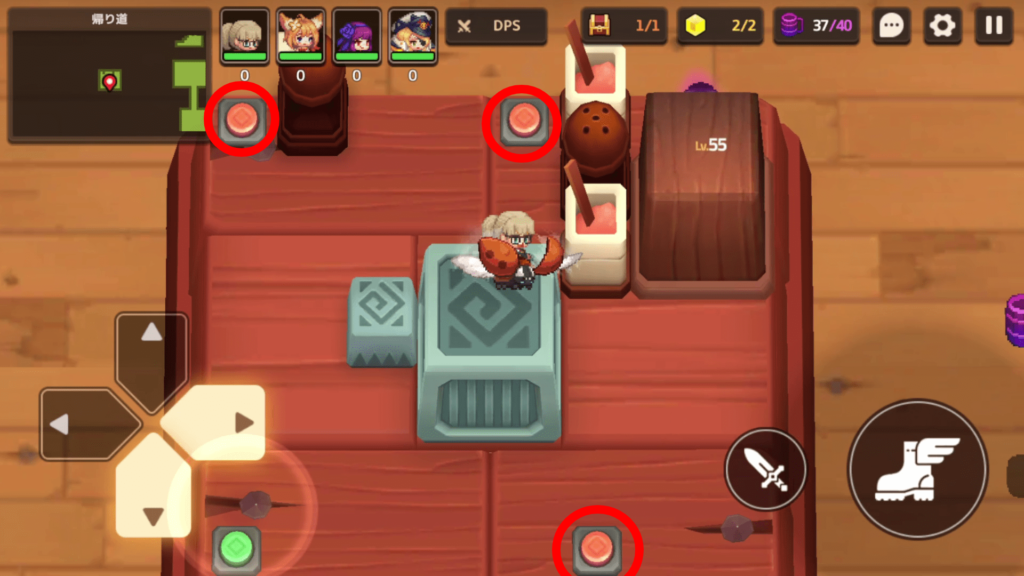Image resolution: width=1024 pixels, height=576 pixels.
Task: Open the minimap panel
Action: coord(108,75)
